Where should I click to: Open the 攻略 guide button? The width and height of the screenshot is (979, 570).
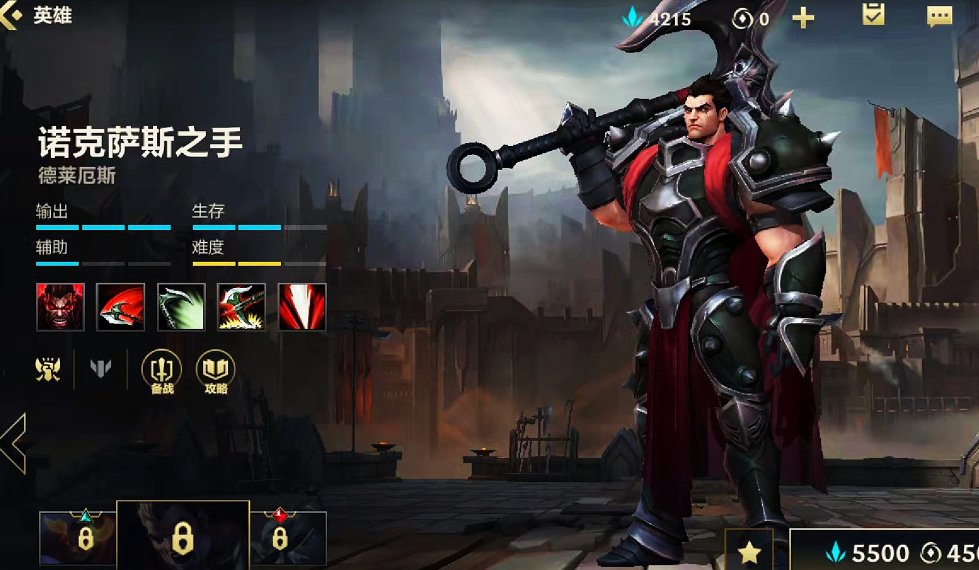click(215, 371)
